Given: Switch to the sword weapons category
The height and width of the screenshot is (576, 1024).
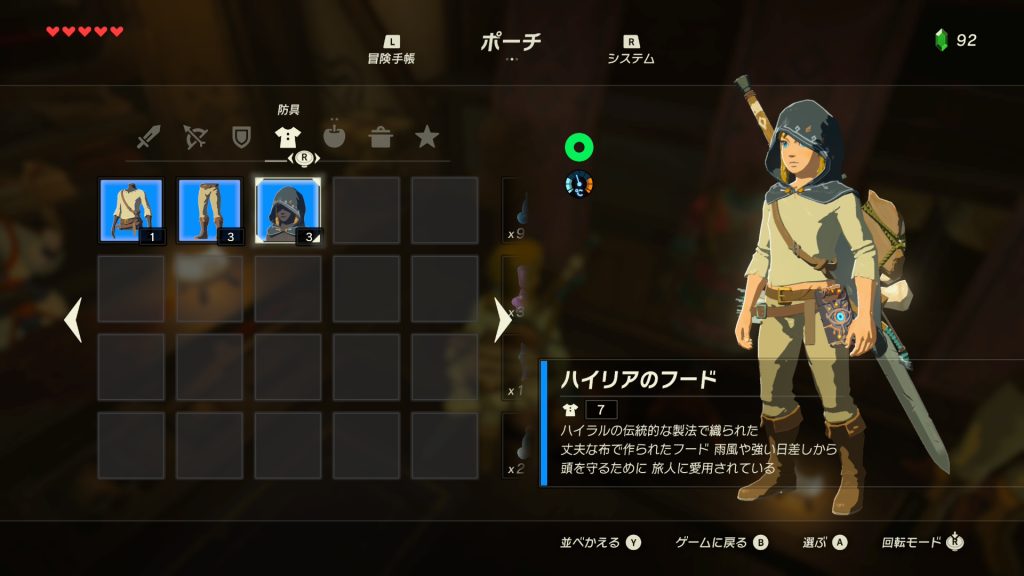Looking at the screenshot, I should click(148, 137).
